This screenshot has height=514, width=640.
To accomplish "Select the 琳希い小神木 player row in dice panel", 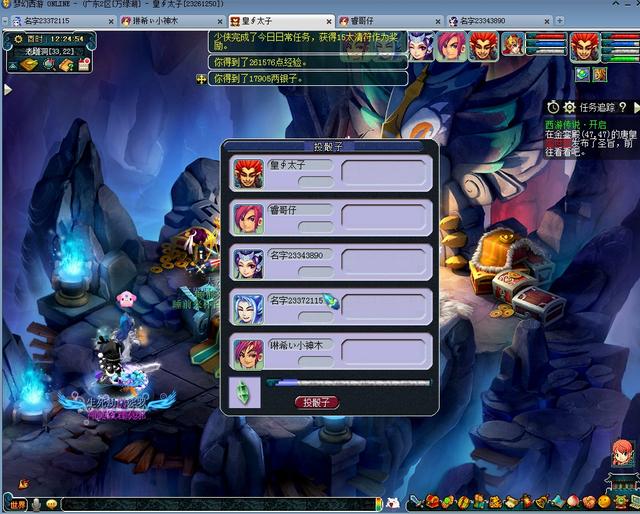I will (x=331, y=352).
